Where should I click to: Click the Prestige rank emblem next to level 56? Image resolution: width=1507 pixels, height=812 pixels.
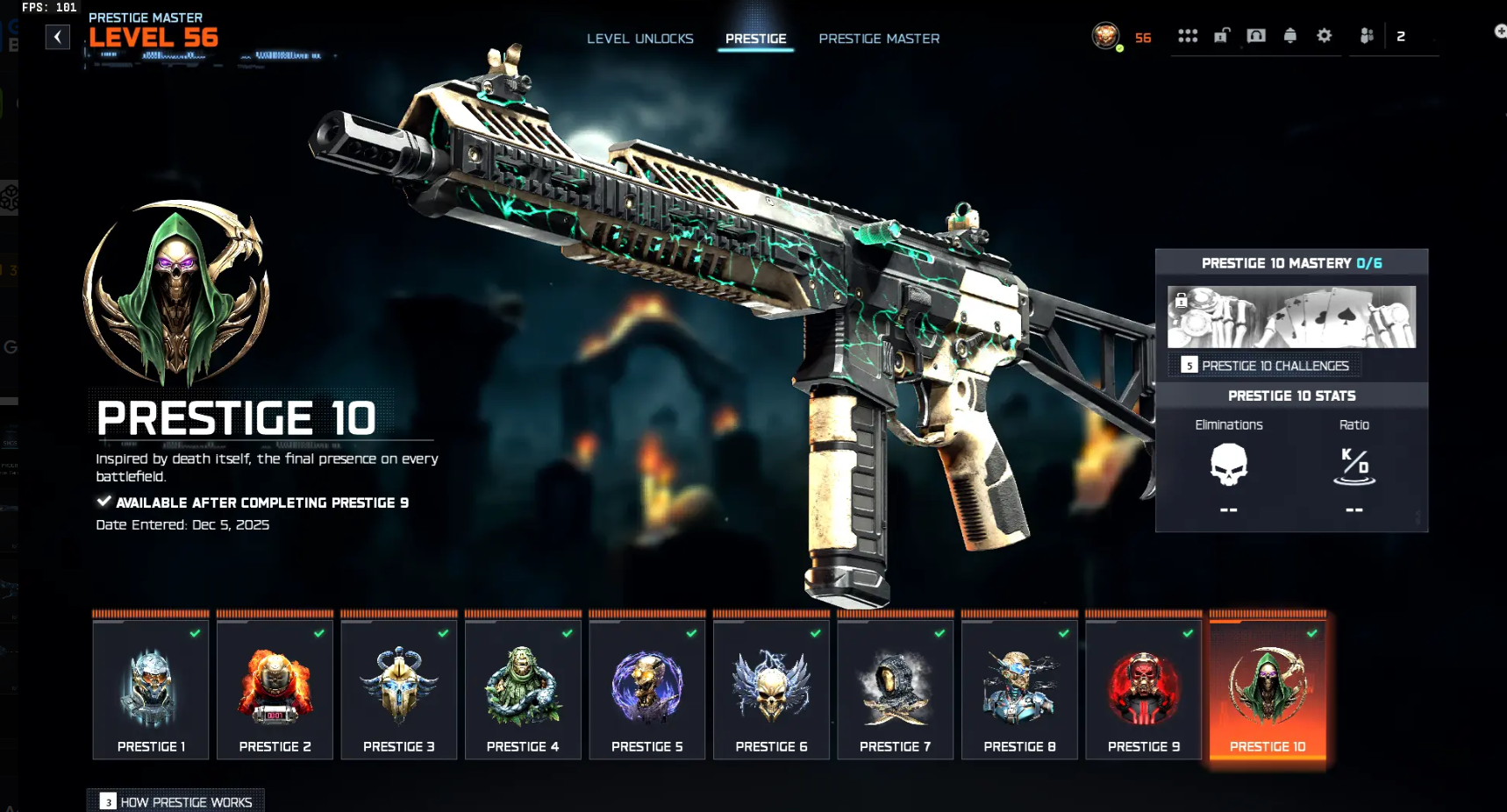click(1107, 37)
